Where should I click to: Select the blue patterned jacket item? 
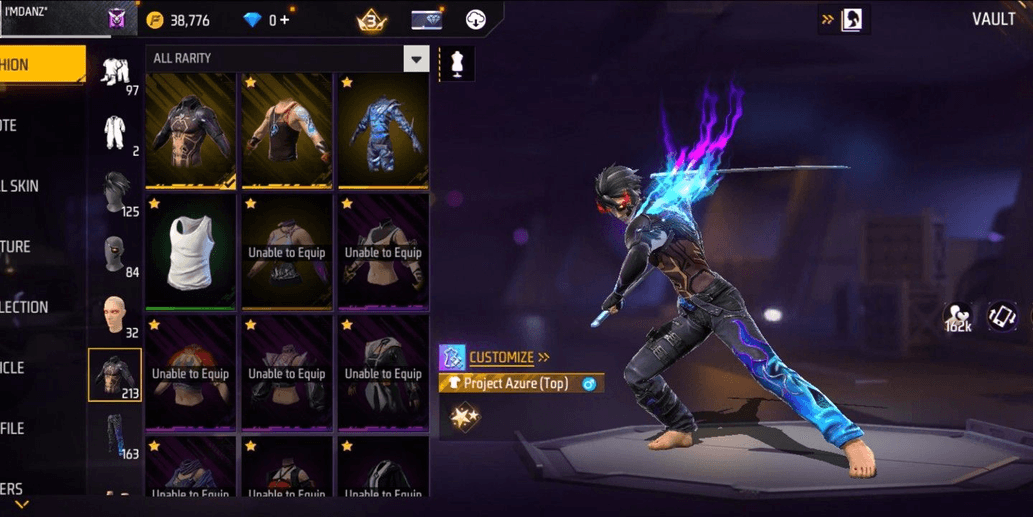[382, 130]
